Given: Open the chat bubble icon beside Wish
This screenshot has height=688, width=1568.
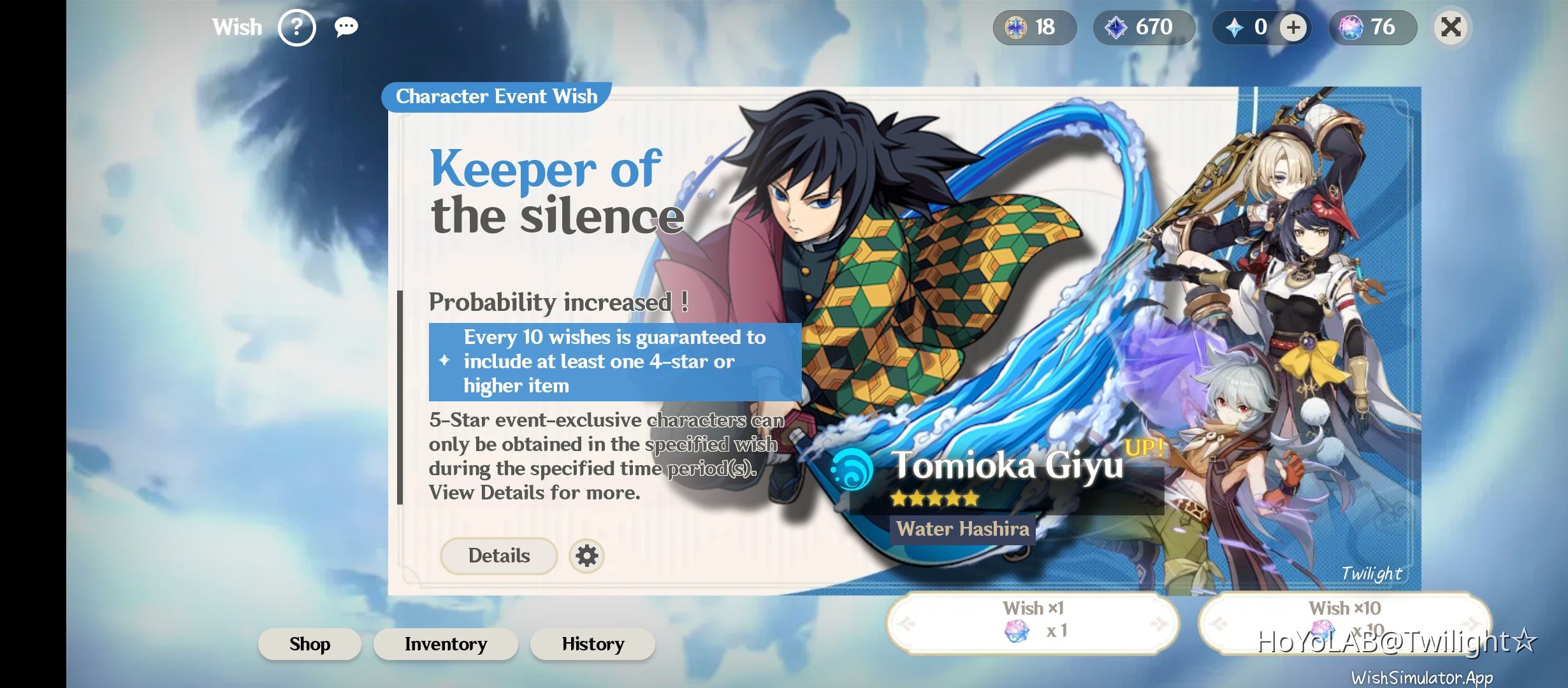Looking at the screenshot, I should [x=346, y=27].
